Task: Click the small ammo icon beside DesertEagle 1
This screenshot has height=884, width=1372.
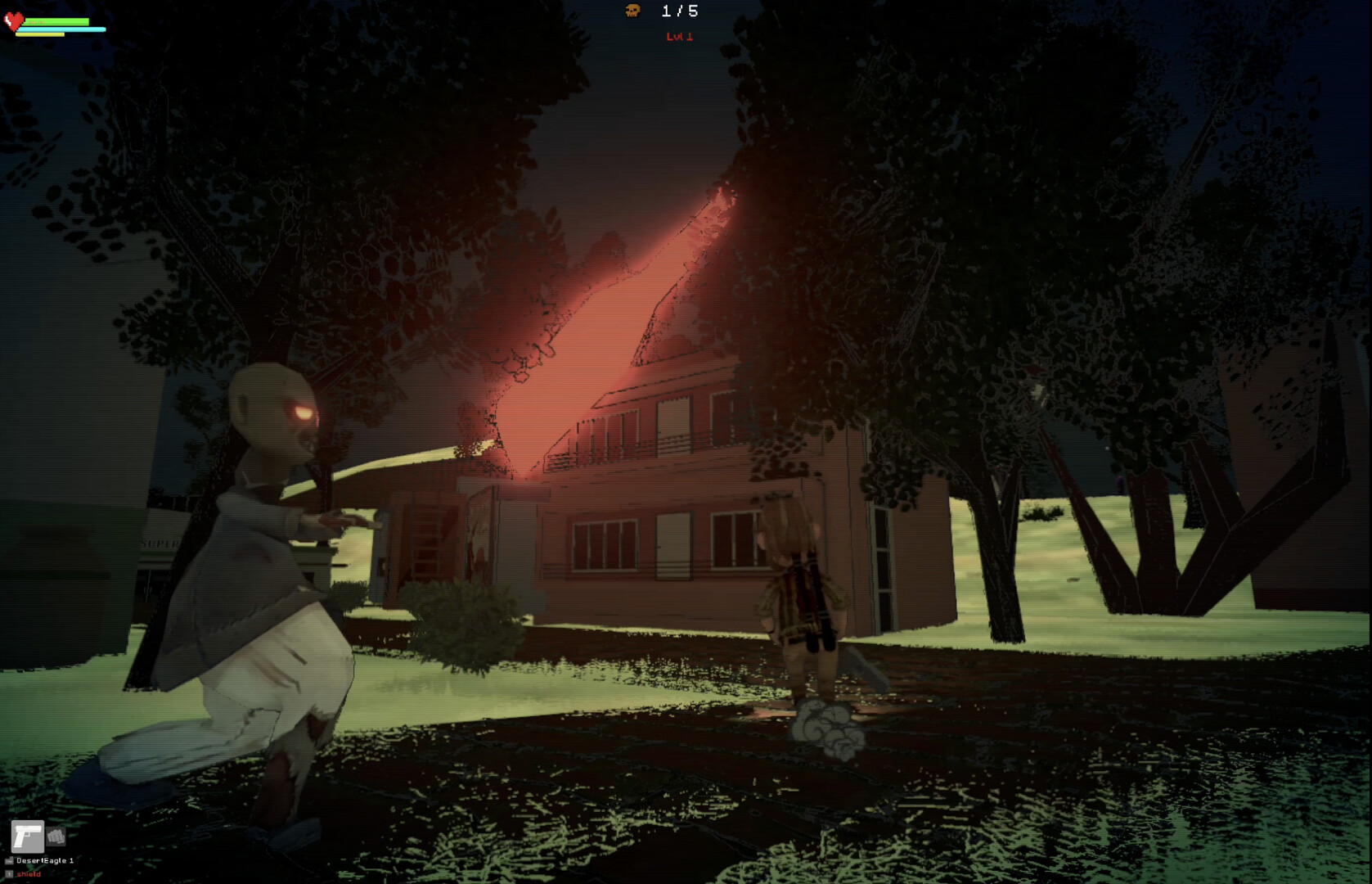Action: (9, 860)
